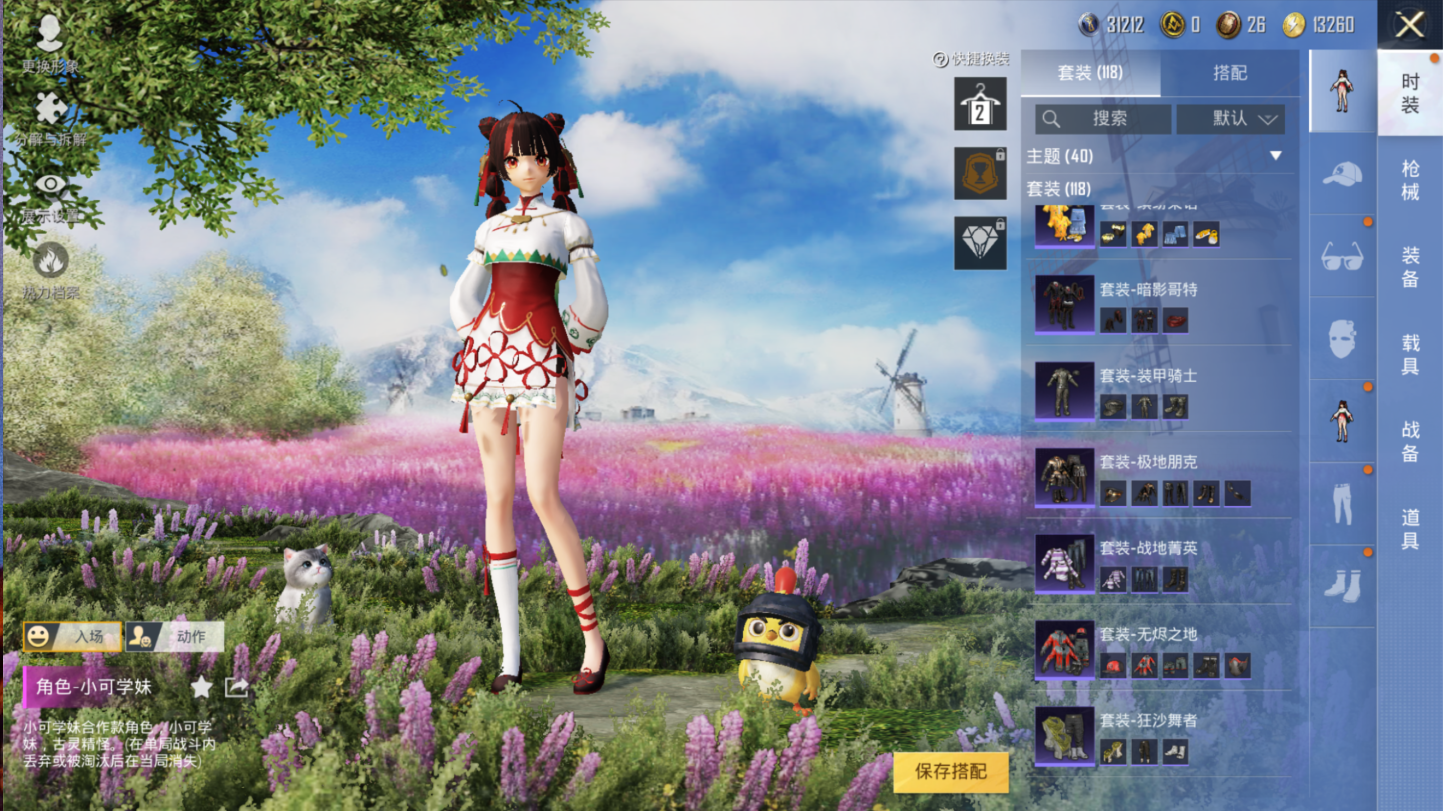
Task: Open the 载具 vehicles category
Action: 1410,354
